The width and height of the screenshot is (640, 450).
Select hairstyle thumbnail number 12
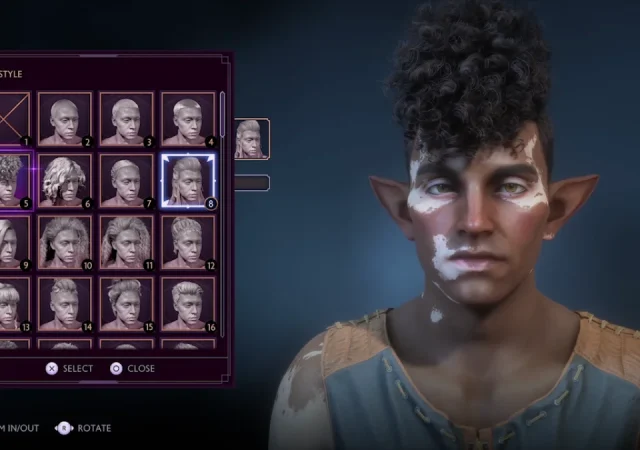pos(188,242)
